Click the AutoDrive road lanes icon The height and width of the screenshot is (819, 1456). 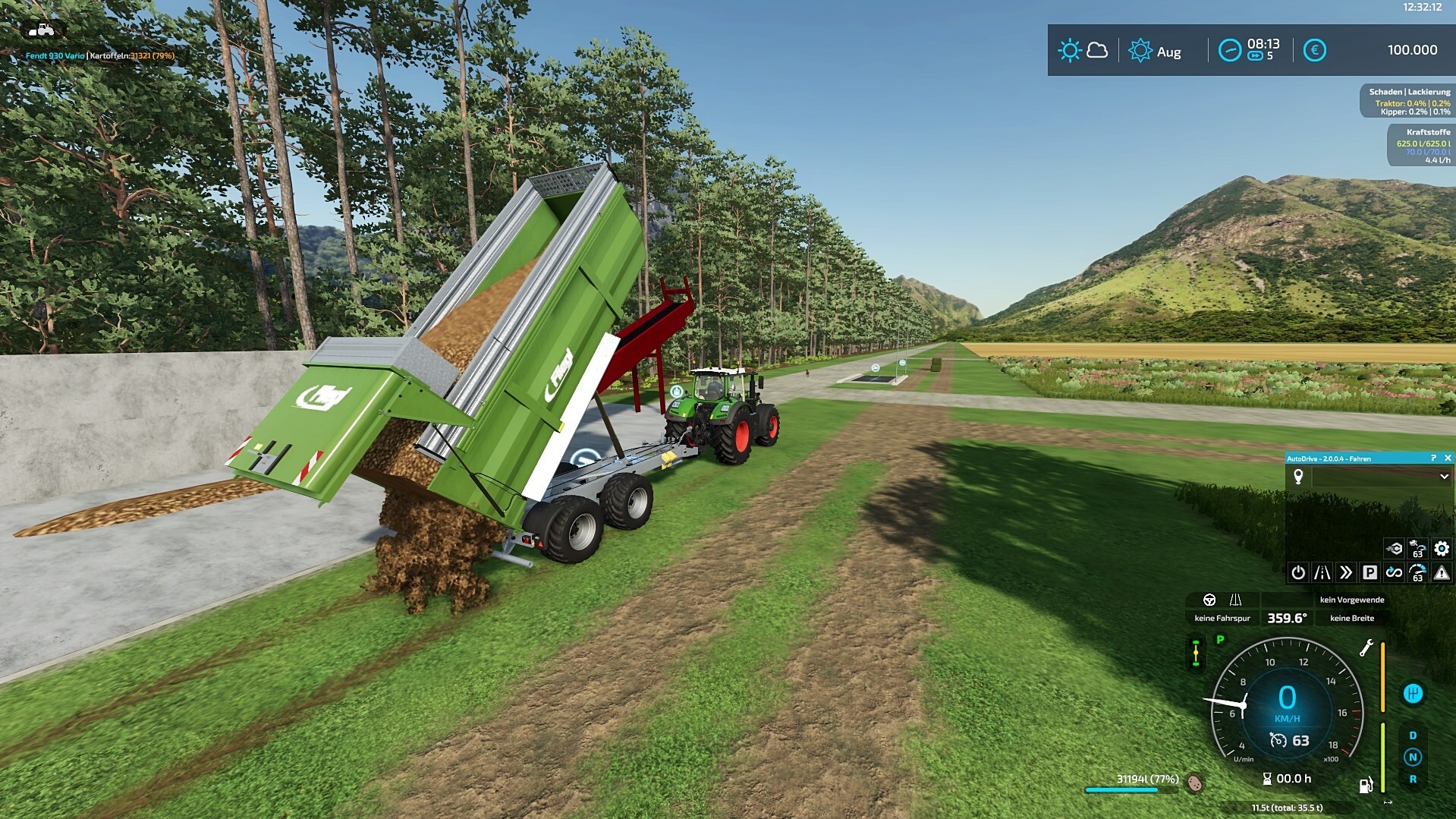[x=1322, y=572]
